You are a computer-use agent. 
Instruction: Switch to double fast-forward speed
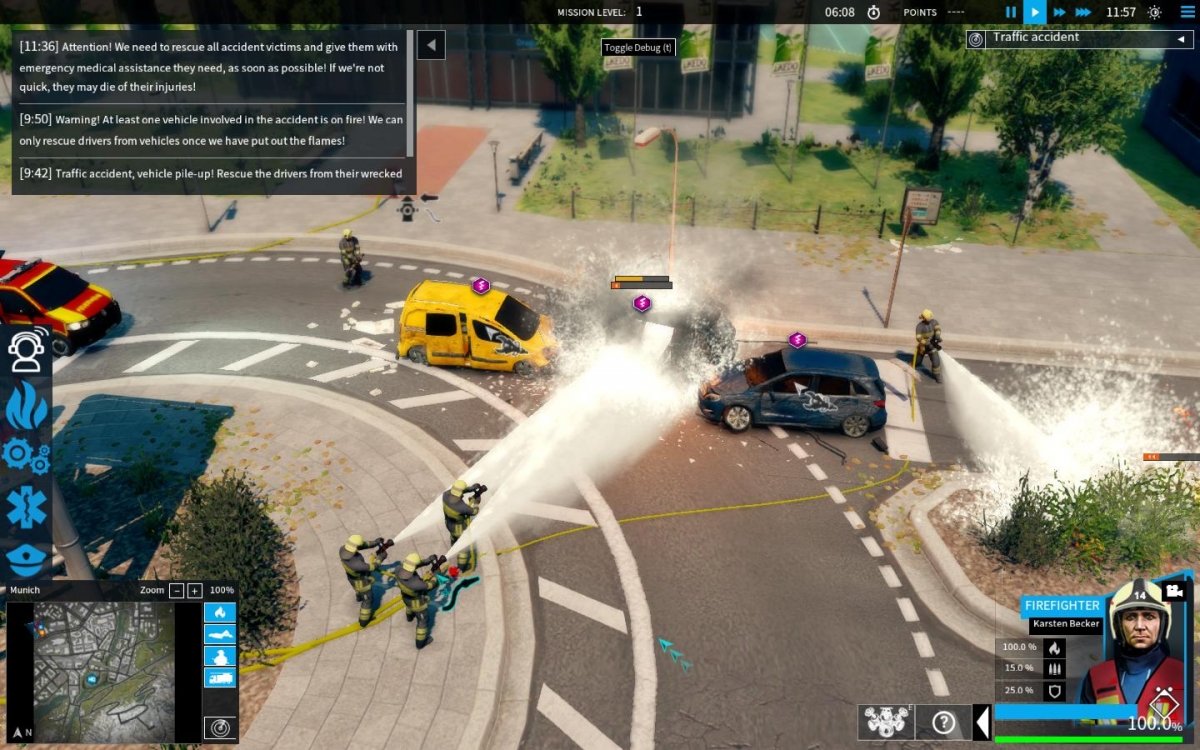pos(1059,12)
